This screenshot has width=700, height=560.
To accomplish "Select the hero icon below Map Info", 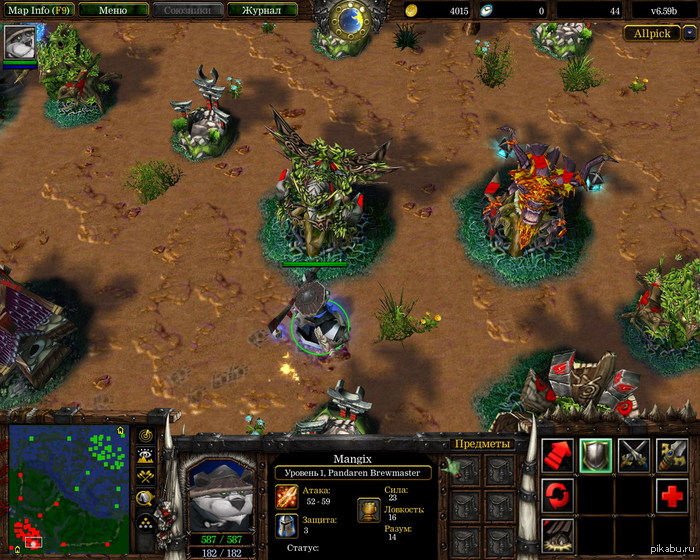I will coord(18,43).
